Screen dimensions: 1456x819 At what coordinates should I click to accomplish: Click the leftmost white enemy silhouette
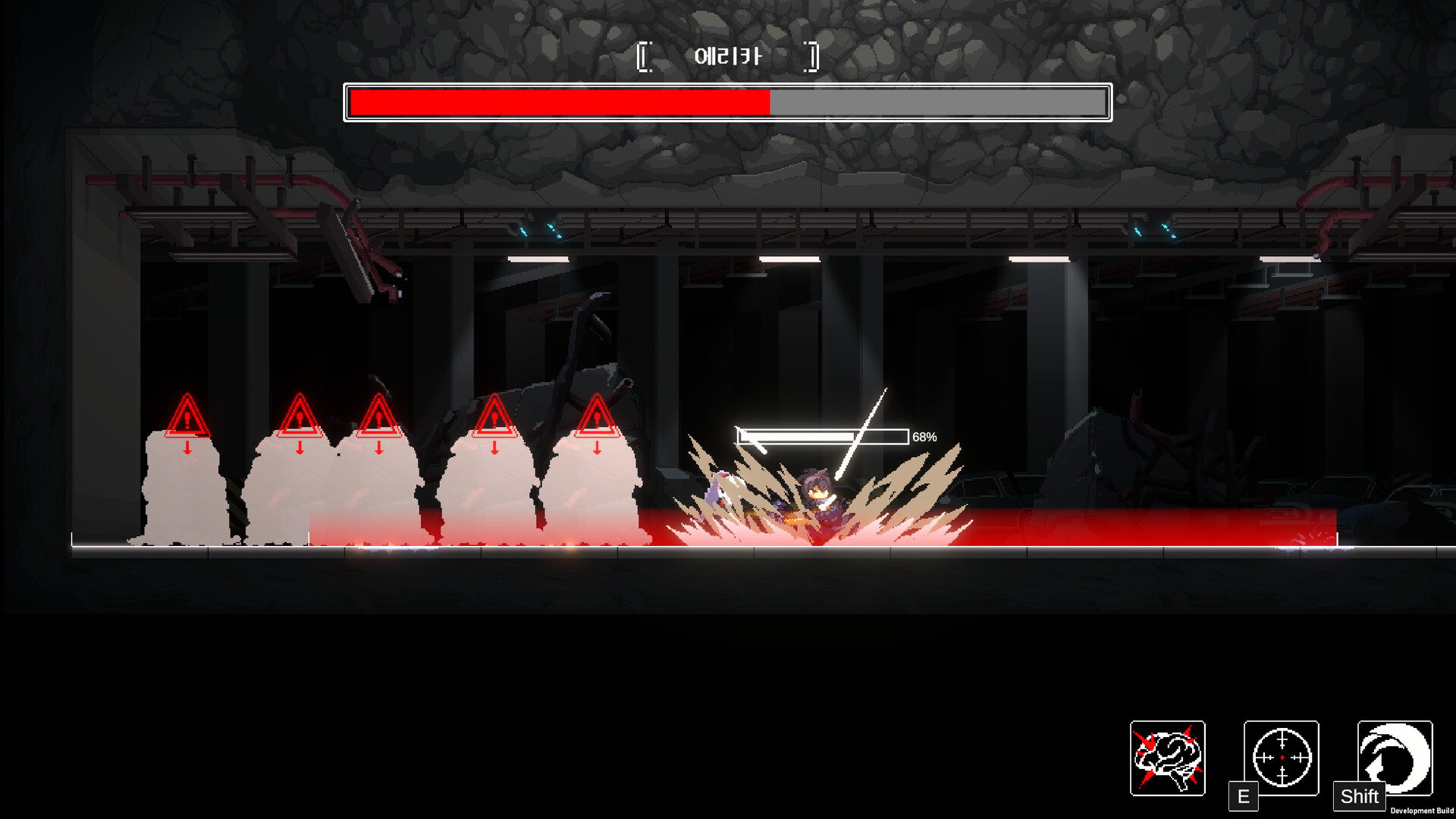click(x=182, y=493)
